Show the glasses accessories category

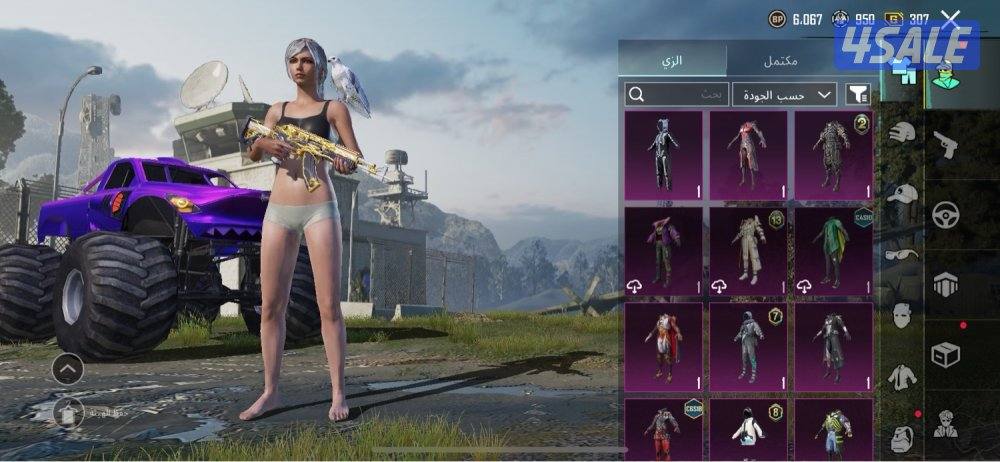tap(902, 255)
